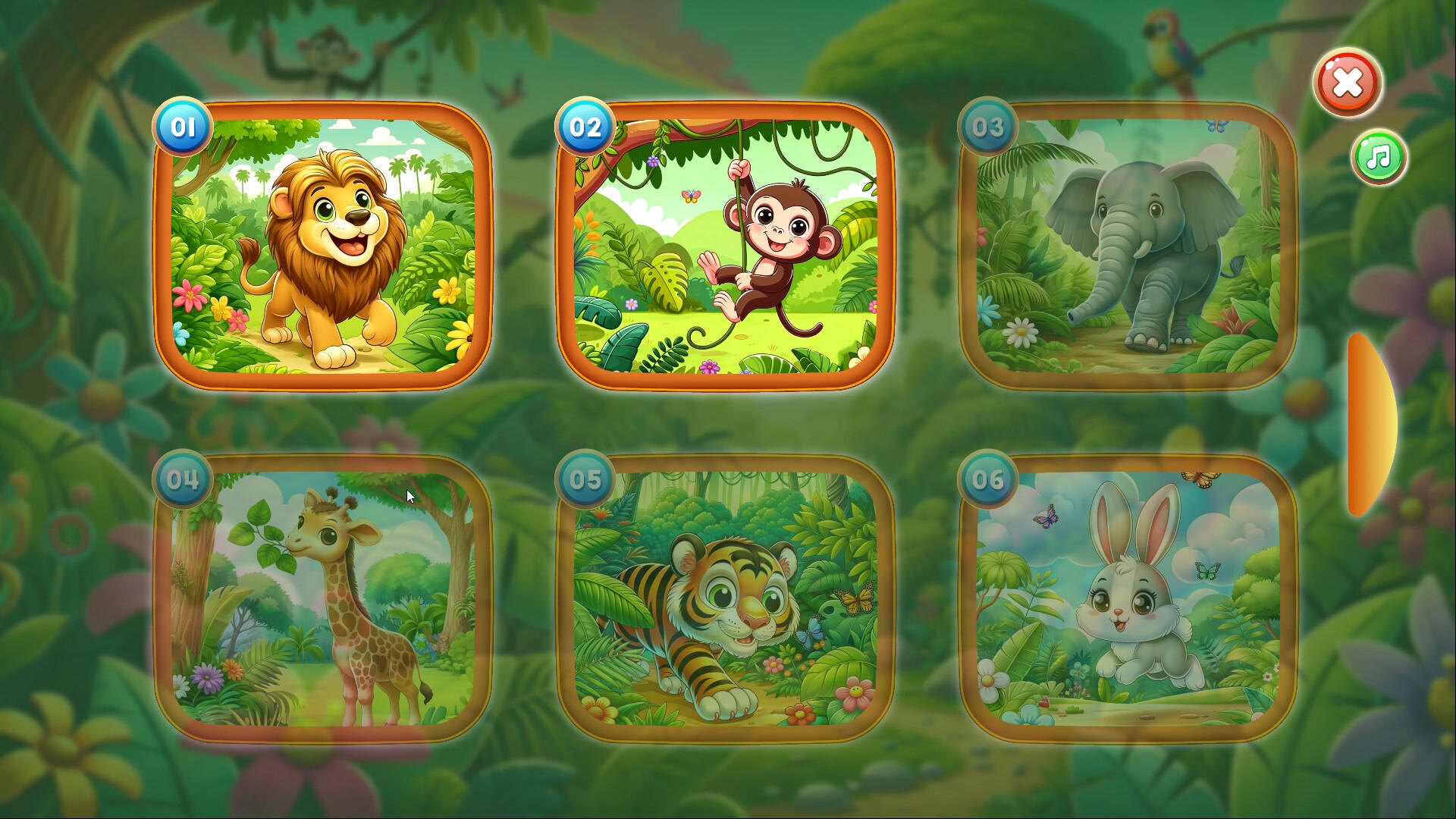Click the level 04 number badge
The image size is (1456, 819).
(182, 480)
